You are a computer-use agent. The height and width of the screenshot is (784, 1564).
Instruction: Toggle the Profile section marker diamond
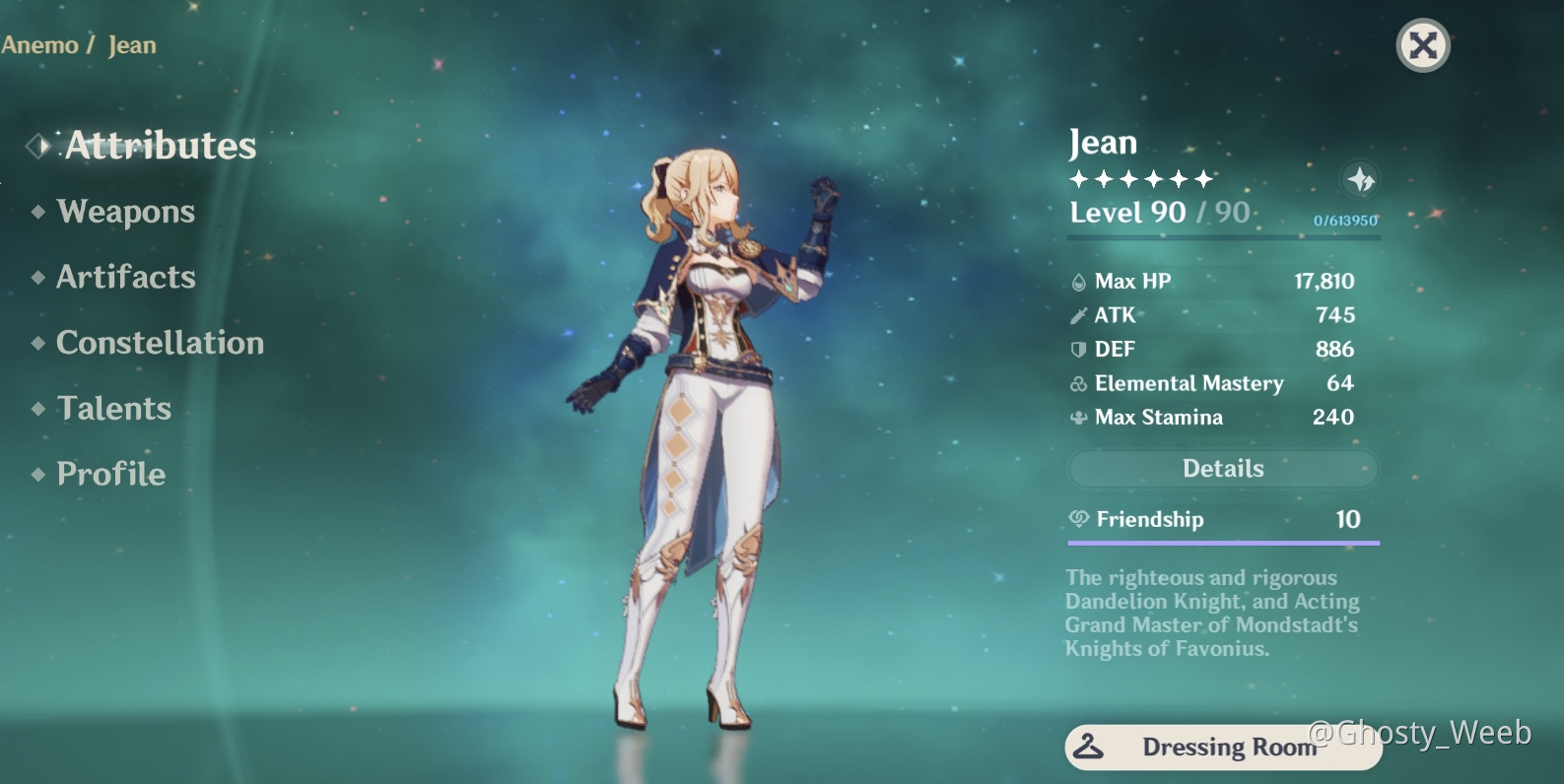pyautogui.click(x=36, y=475)
